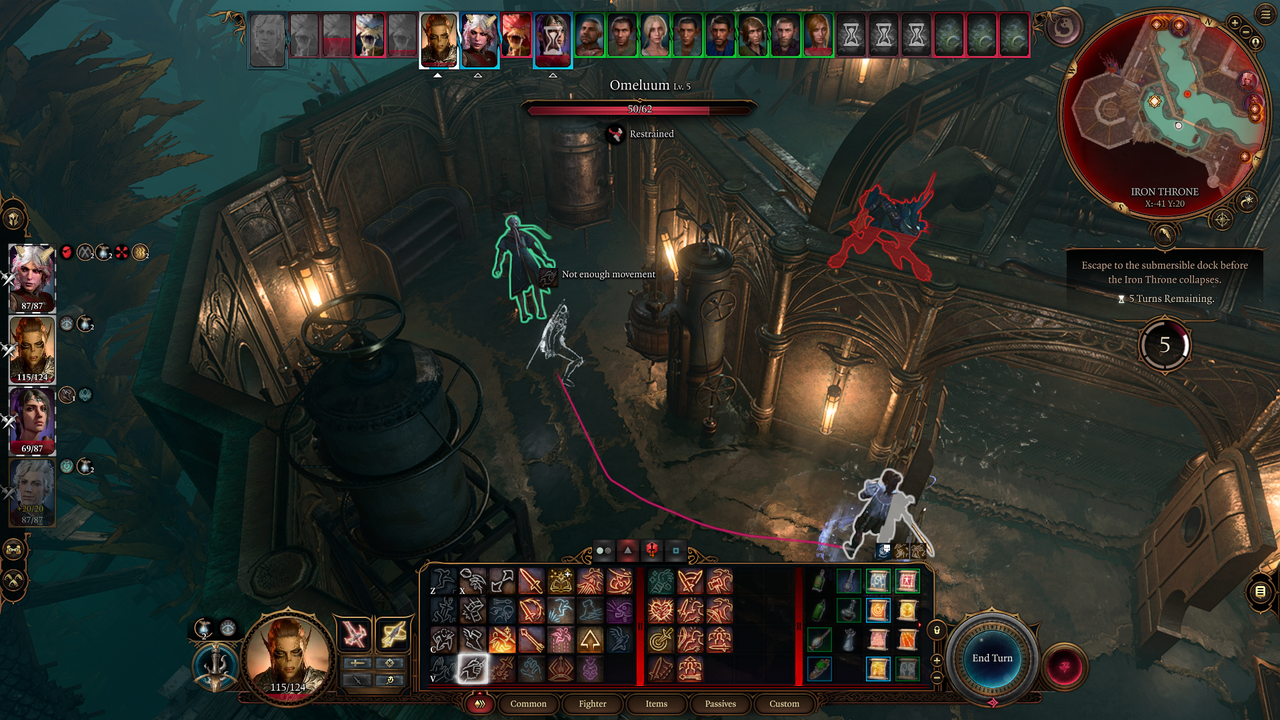Viewport: 1280px width, 720px height.
Task: Activate the highlighted fist ability in hotbar
Action: pos(471,669)
